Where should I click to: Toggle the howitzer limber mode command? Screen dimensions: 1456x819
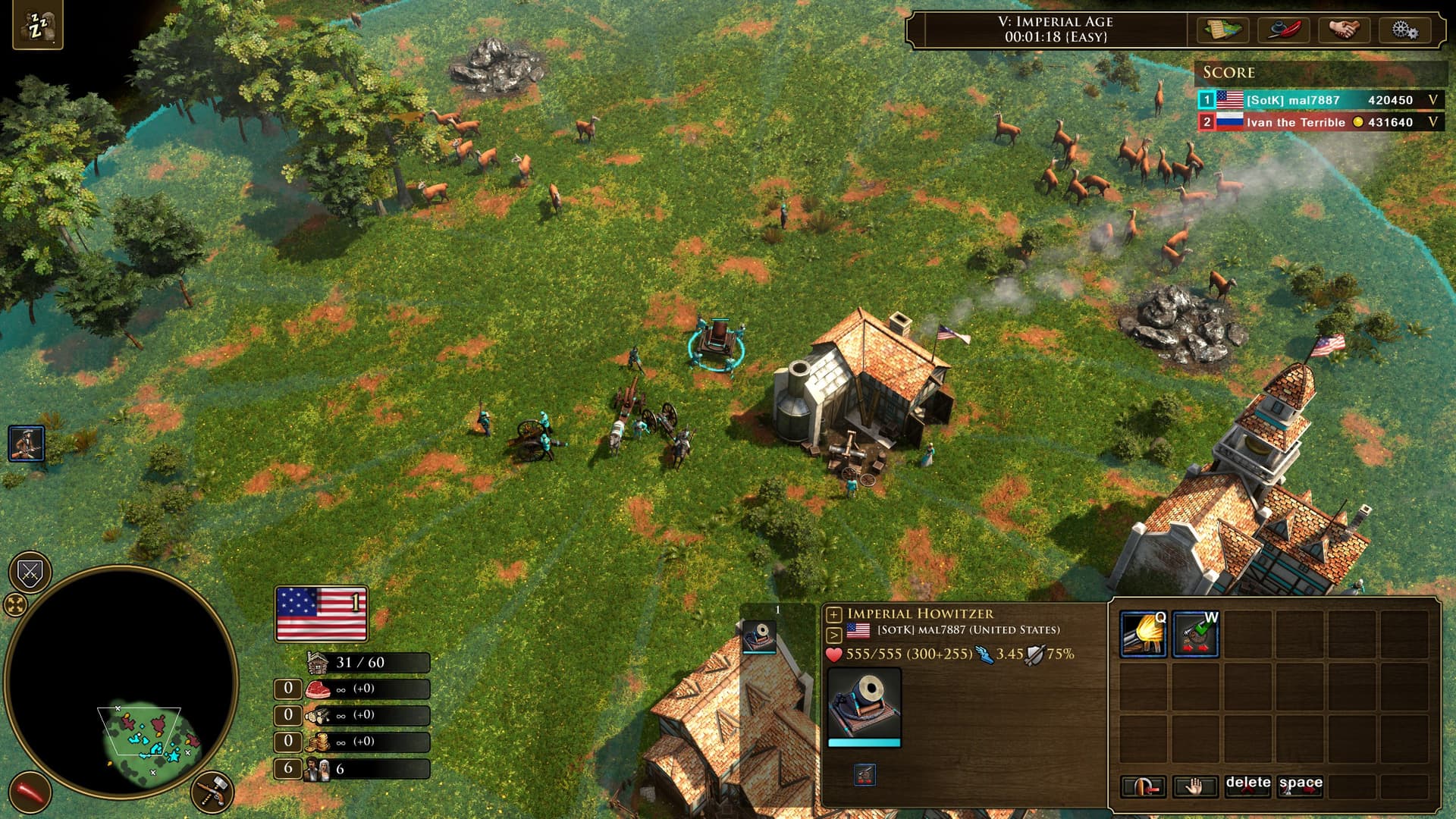tap(1195, 634)
